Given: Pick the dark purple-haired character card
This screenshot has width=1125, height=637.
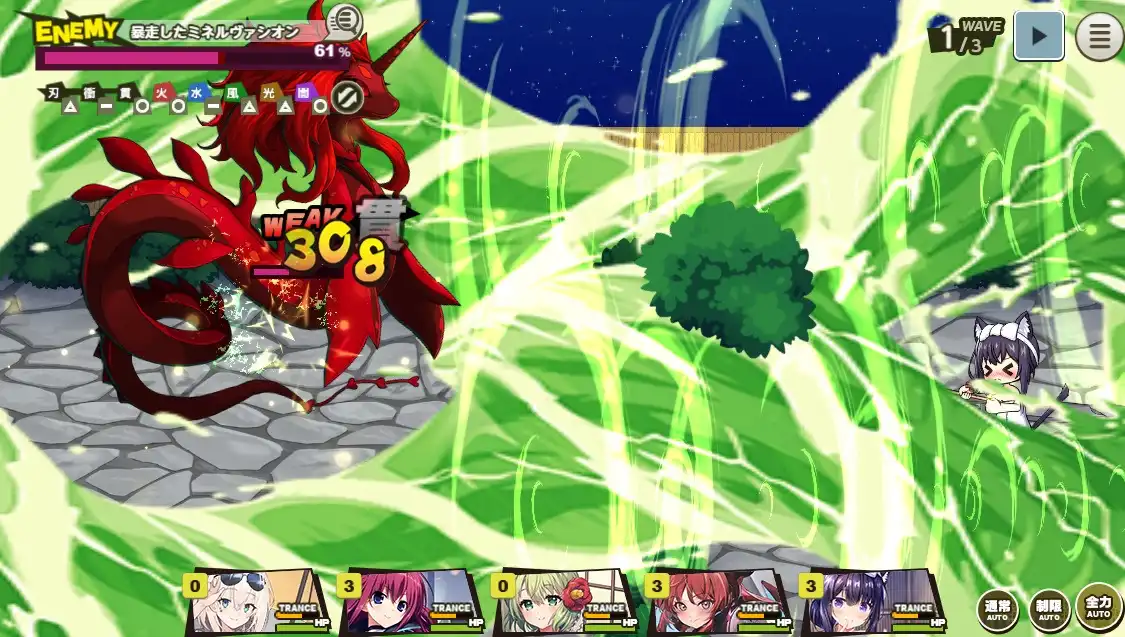Looking at the screenshot, I should pyautogui.click(x=870, y=602).
